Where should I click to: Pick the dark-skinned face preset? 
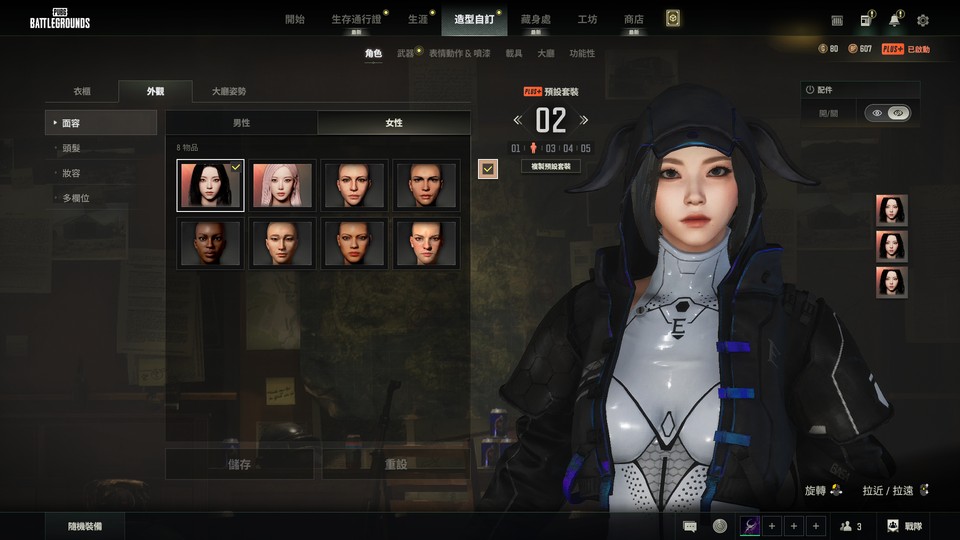pyautogui.click(x=210, y=243)
